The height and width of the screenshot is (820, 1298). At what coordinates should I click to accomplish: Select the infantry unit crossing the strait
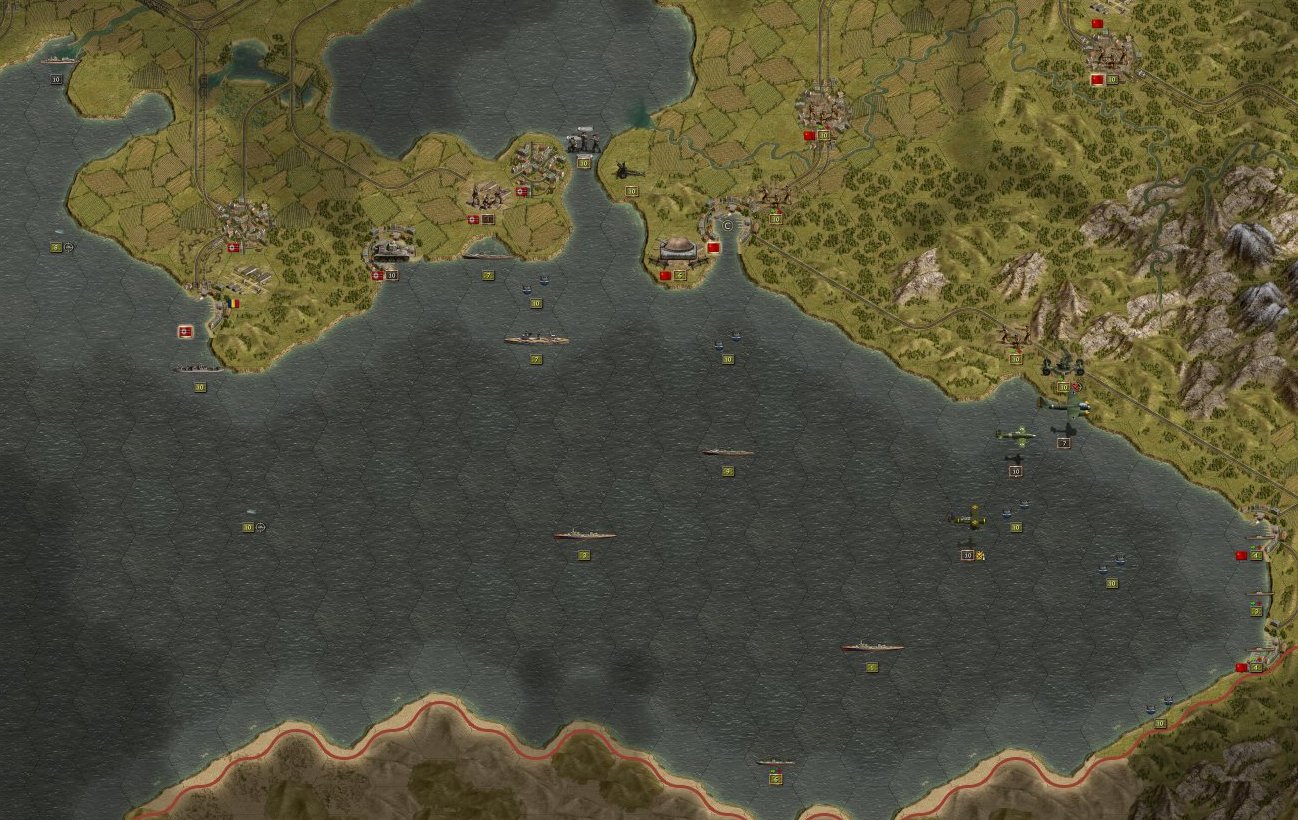coord(583,142)
